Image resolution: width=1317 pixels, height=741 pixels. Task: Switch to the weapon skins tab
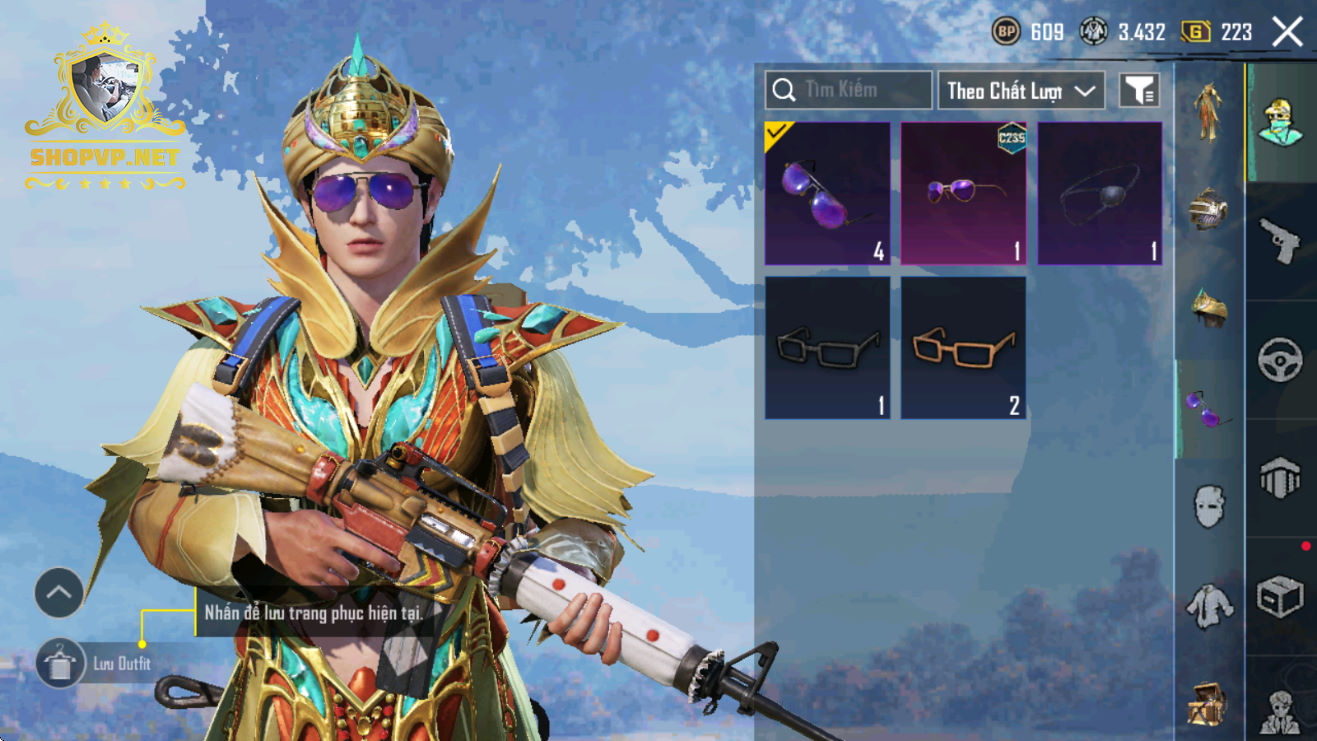[1280, 242]
